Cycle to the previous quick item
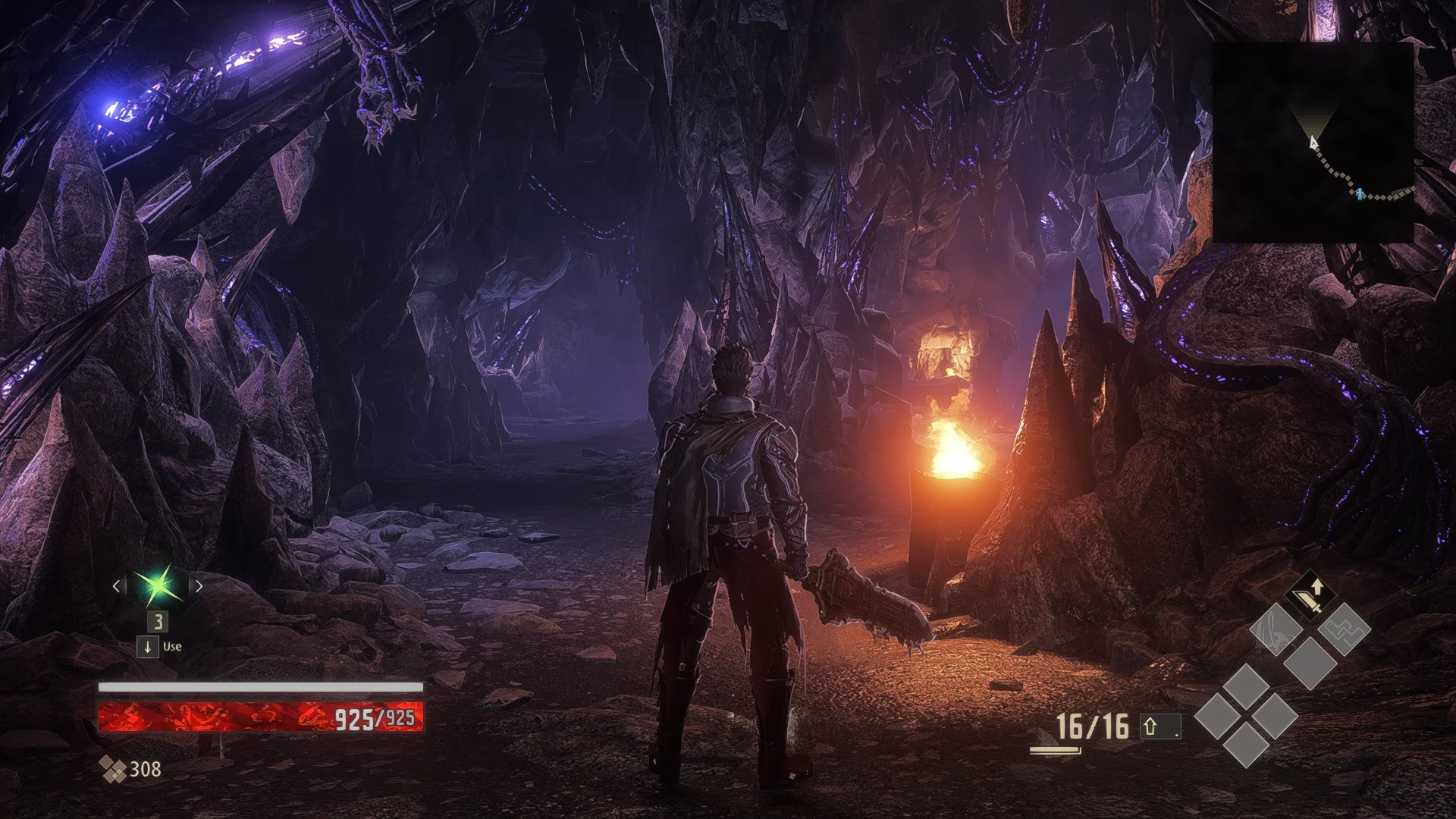 tap(117, 585)
